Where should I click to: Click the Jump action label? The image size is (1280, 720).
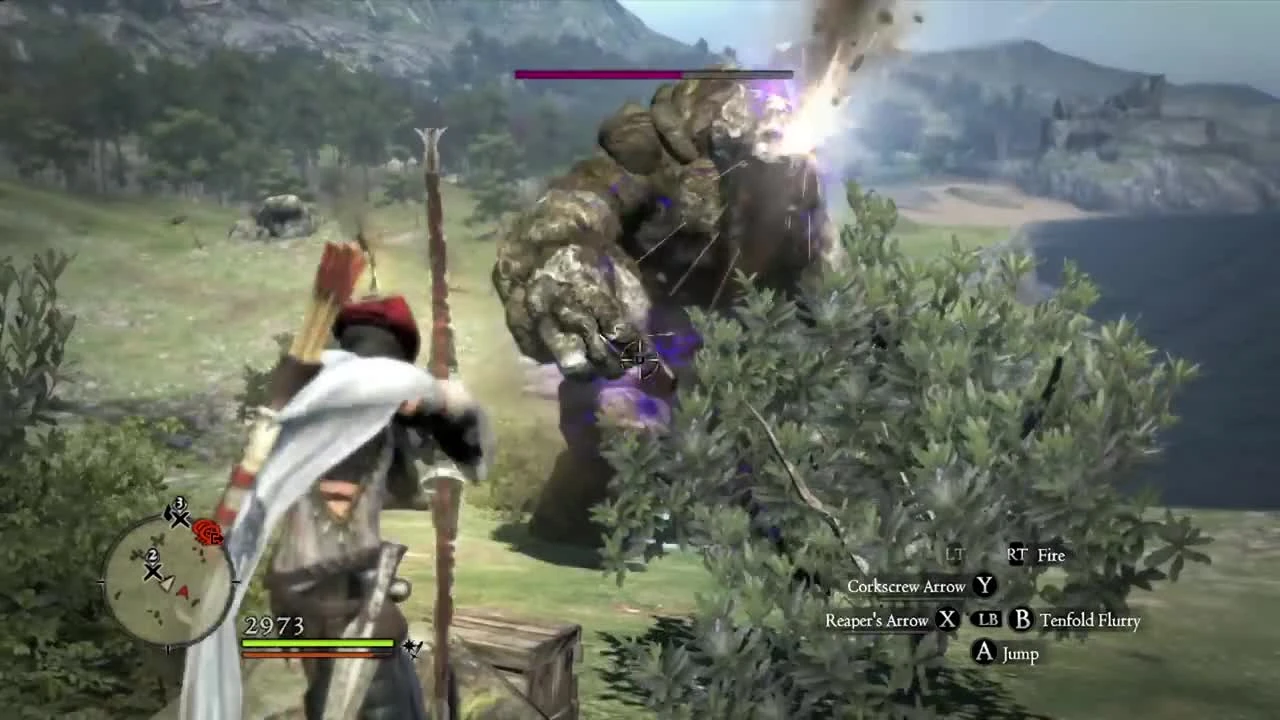click(1018, 653)
